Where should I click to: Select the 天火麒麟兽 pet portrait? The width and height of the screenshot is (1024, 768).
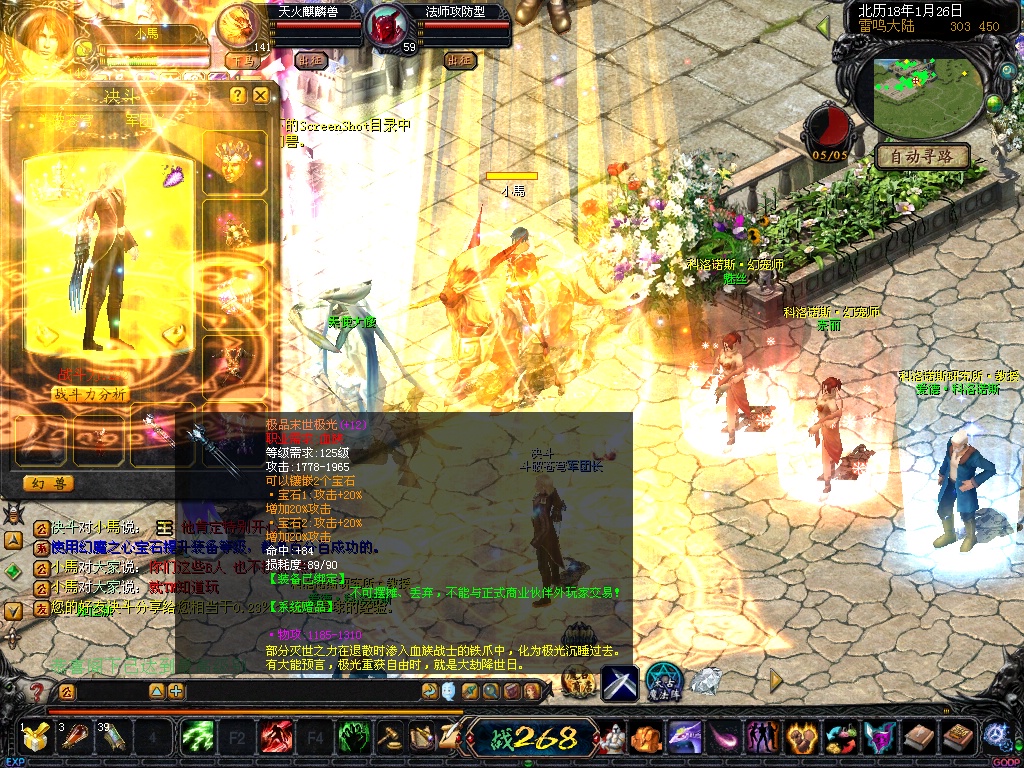pos(238,25)
